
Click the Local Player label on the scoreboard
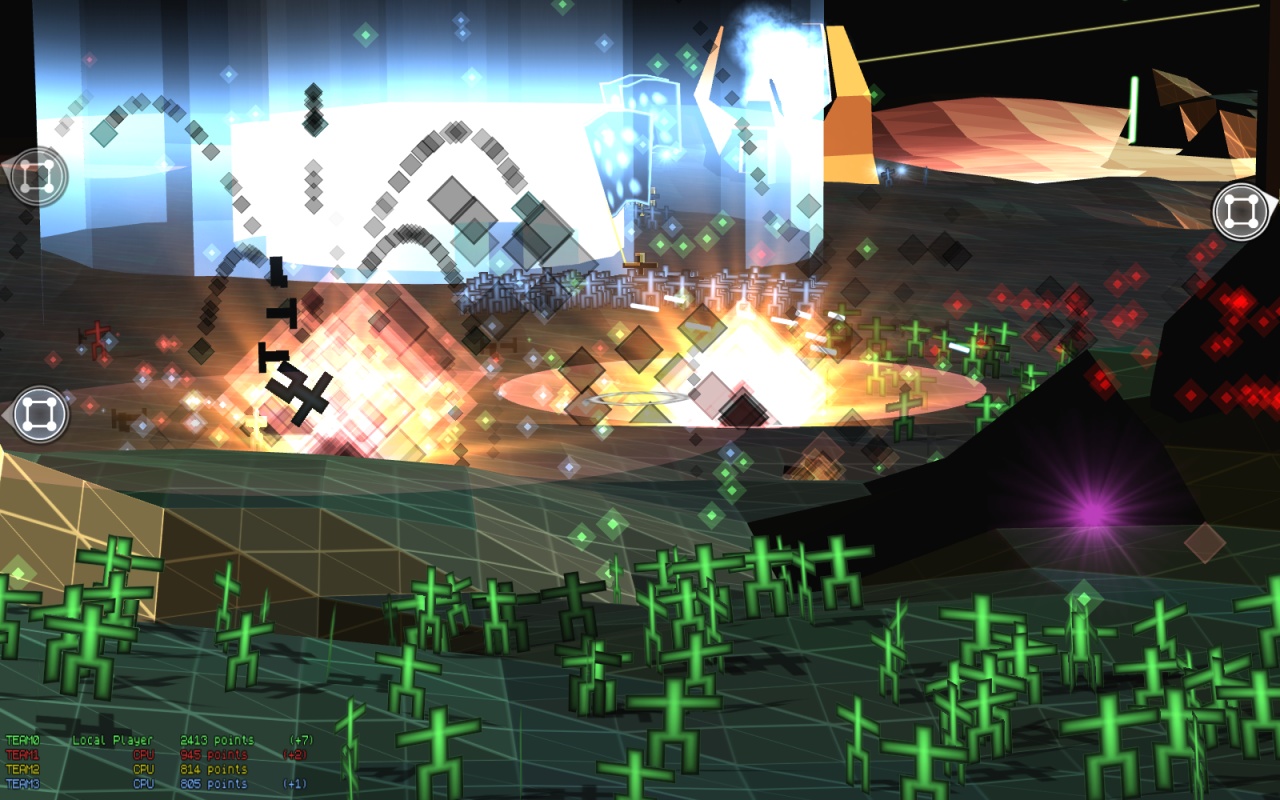pos(113,741)
